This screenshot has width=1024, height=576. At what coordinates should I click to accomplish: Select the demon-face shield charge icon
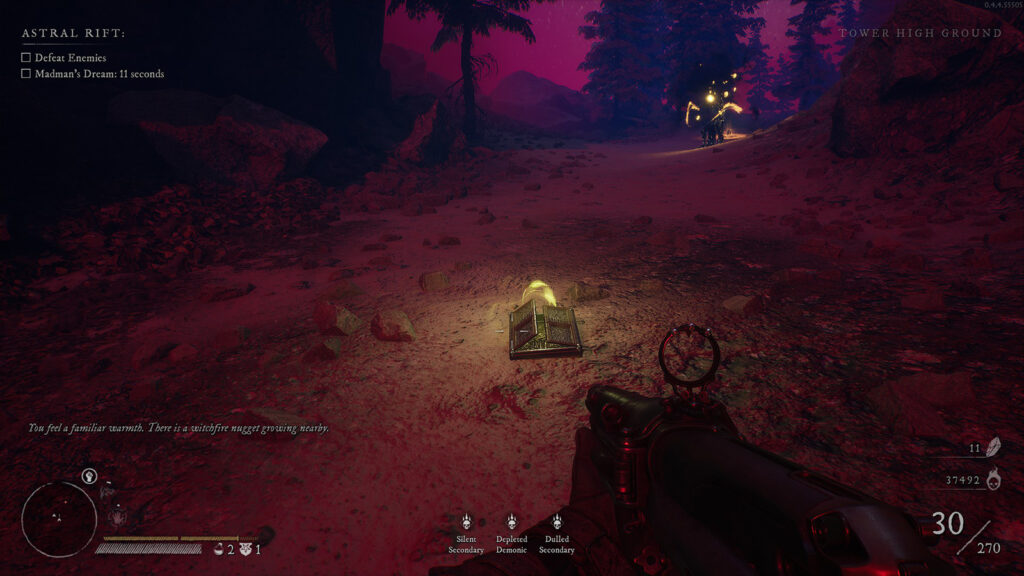point(244,549)
